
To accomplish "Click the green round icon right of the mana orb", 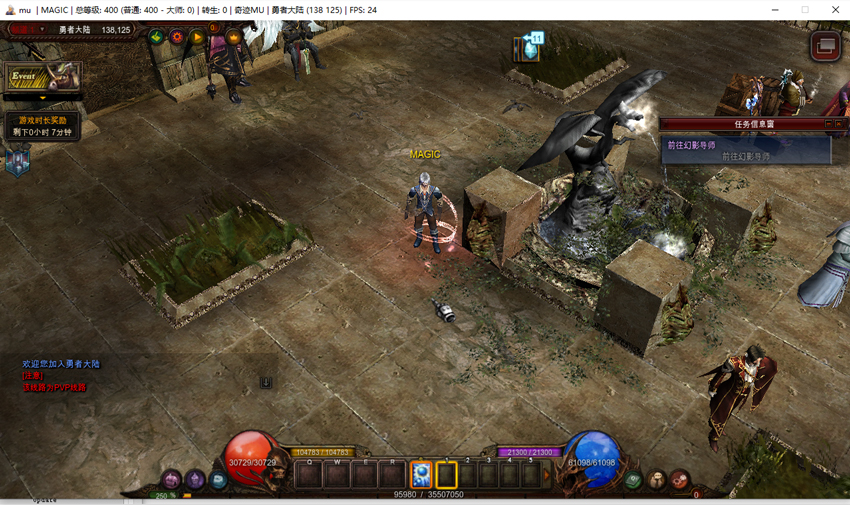I will (633, 481).
